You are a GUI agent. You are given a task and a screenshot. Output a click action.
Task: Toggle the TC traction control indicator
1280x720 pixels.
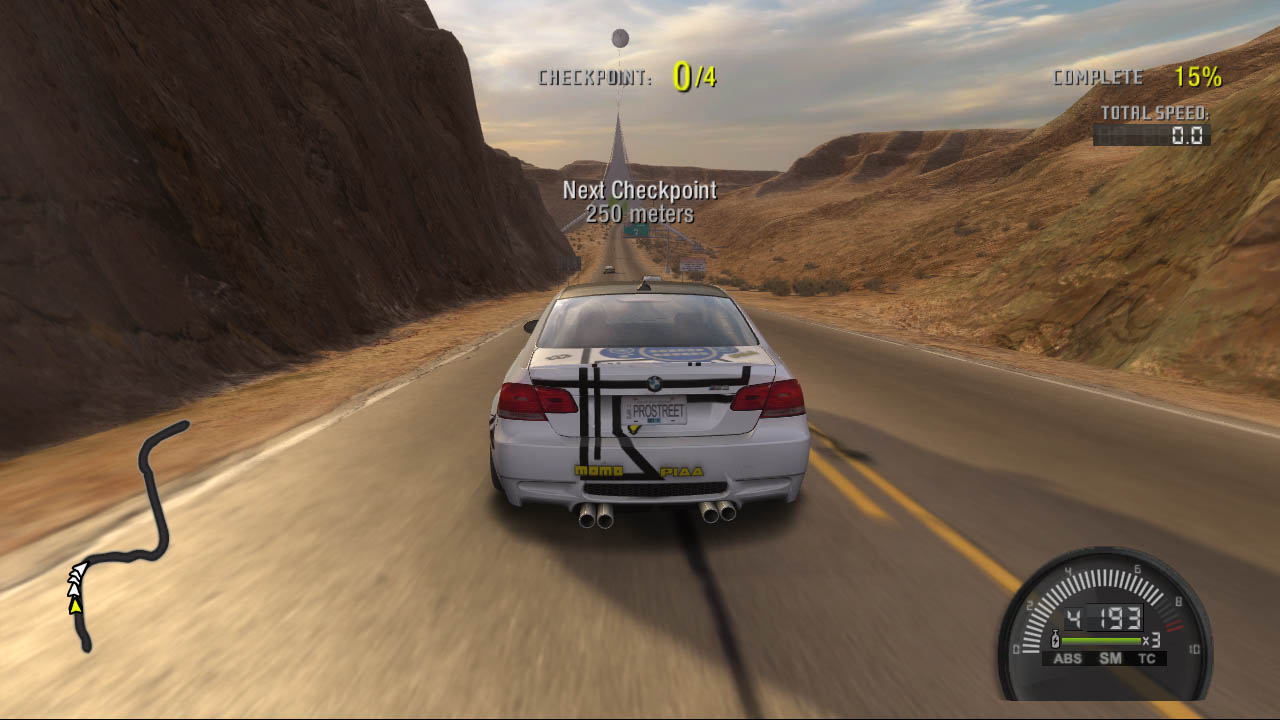coord(1146,658)
